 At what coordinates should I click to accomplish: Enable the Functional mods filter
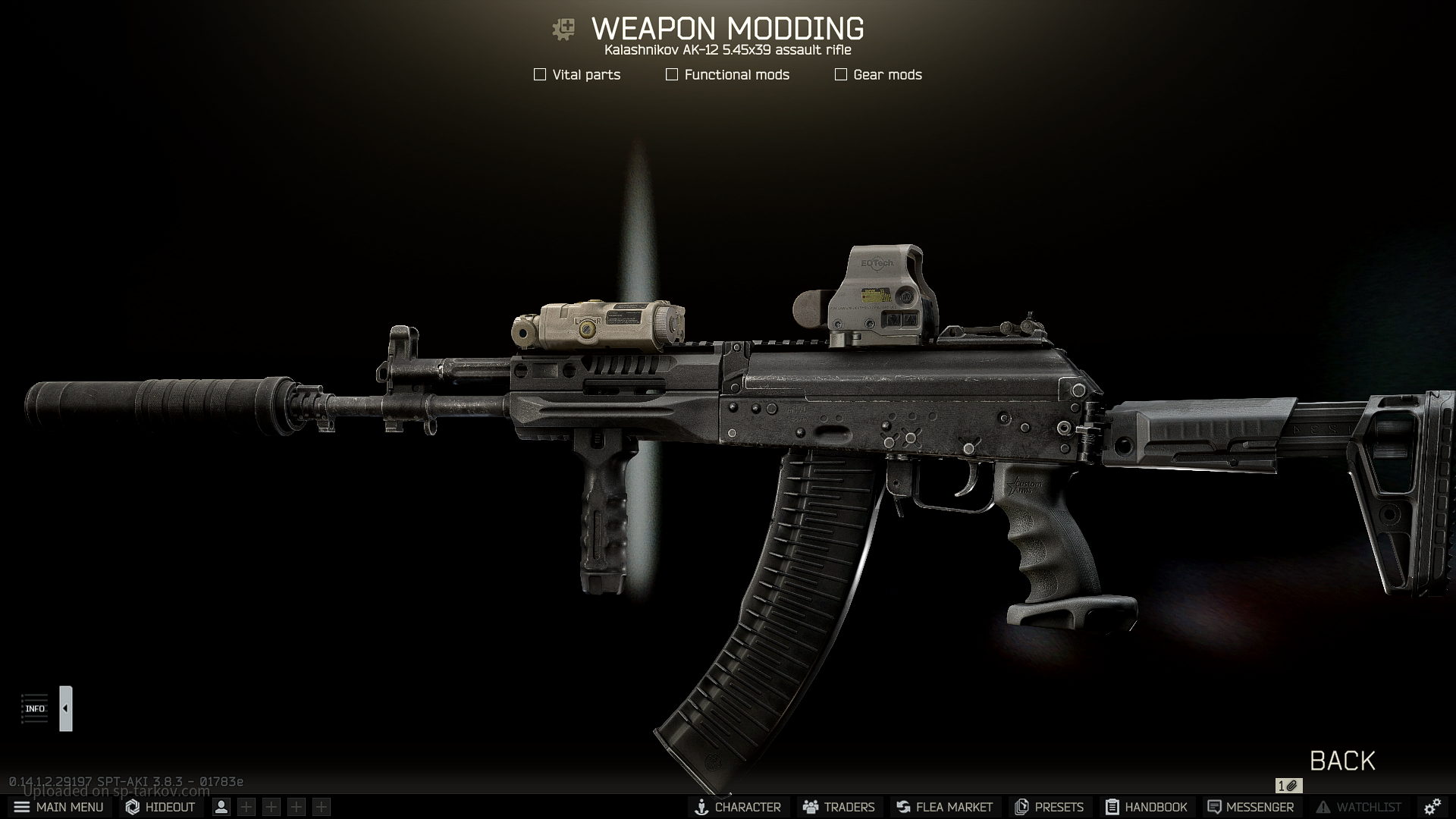point(672,74)
